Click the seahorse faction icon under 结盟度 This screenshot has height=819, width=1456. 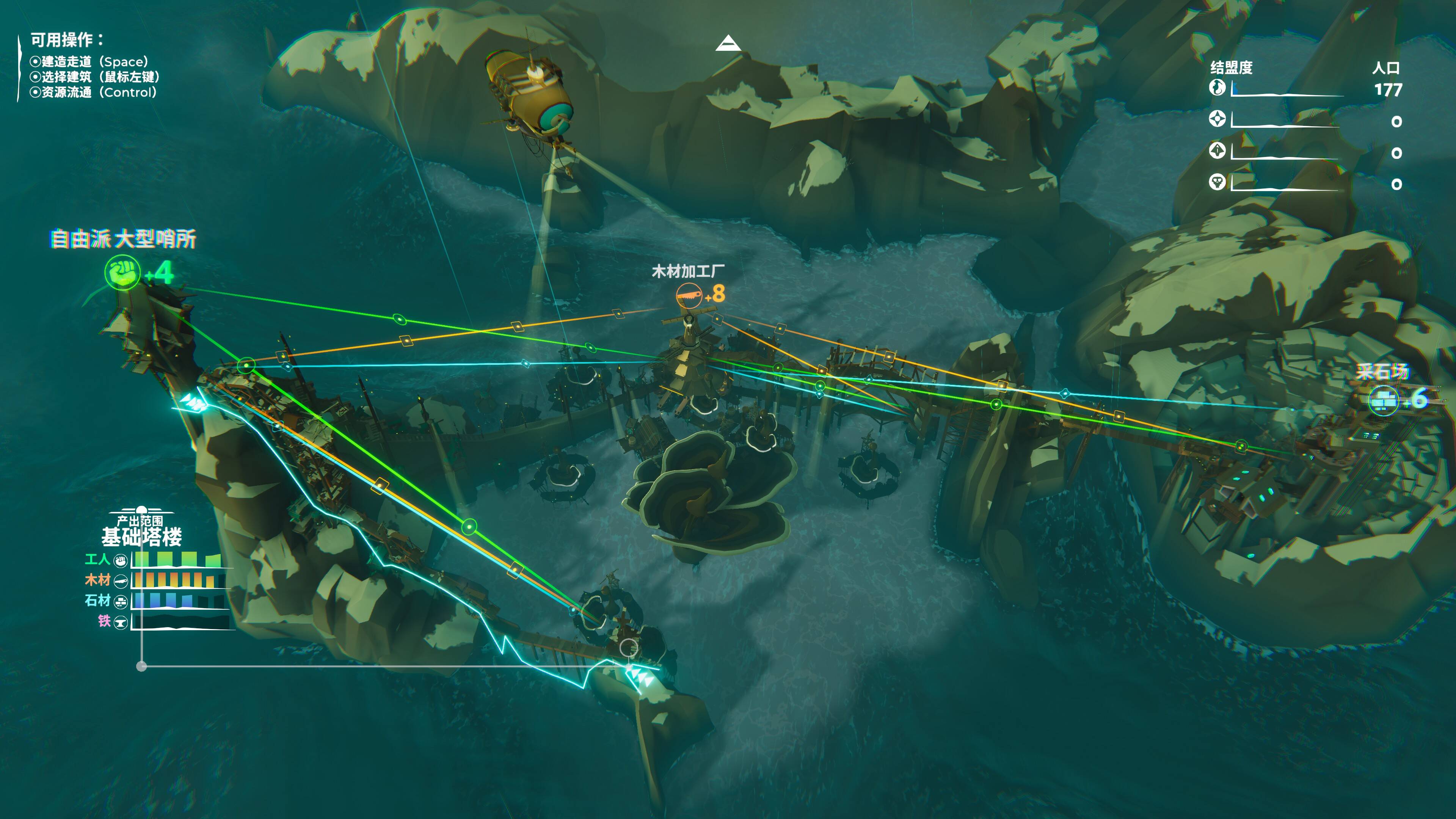click(1217, 87)
